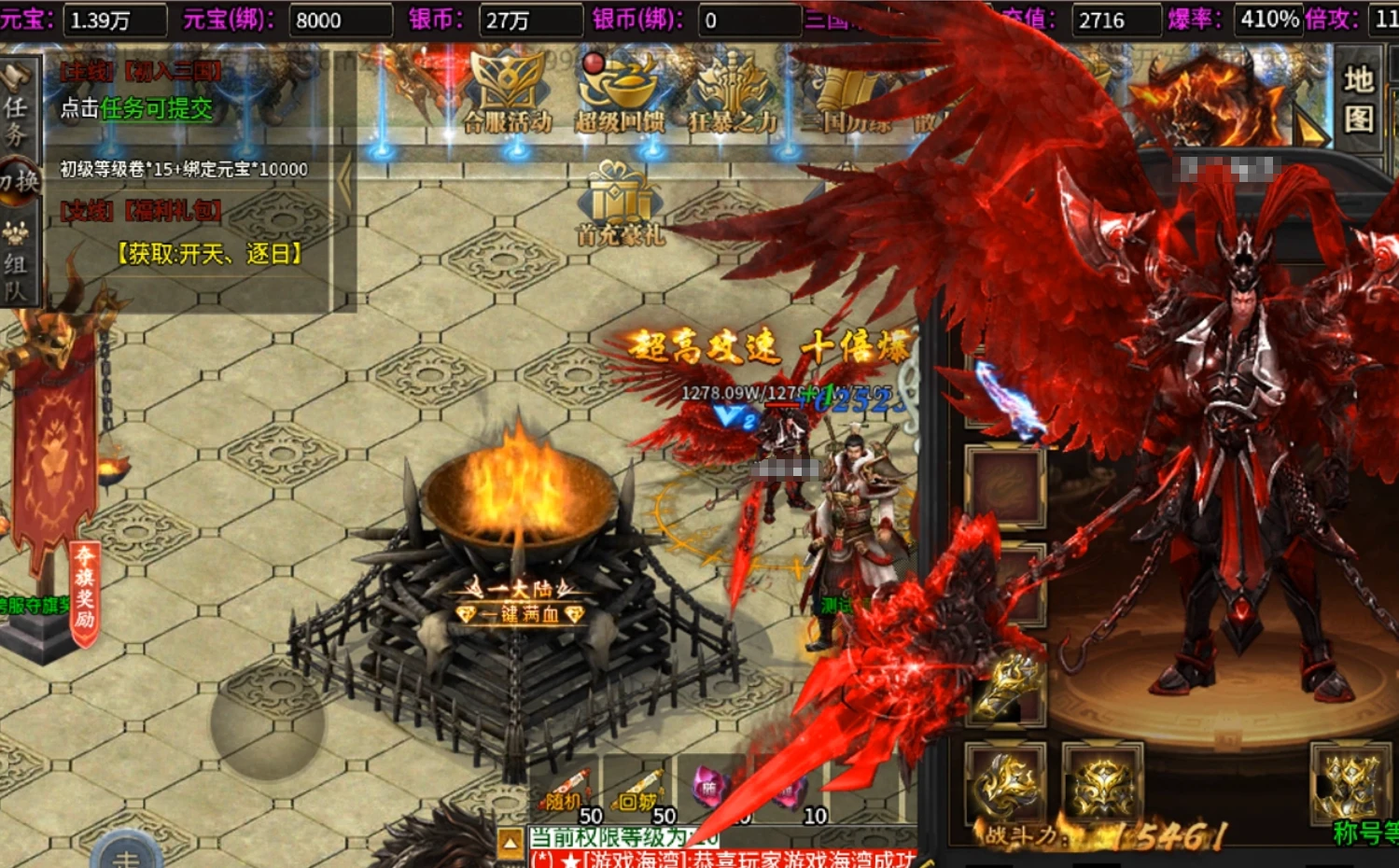Use the 随机 random teleport scroll
The width and height of the screenshot is (1399, 868).
click(566, 791)
